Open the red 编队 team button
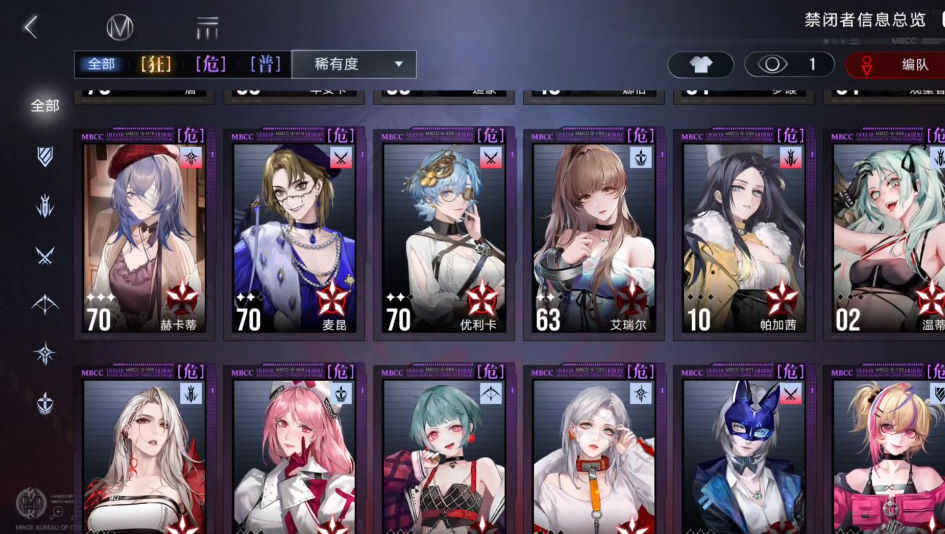Screen dimensions: 945x534 coord(897,65)
